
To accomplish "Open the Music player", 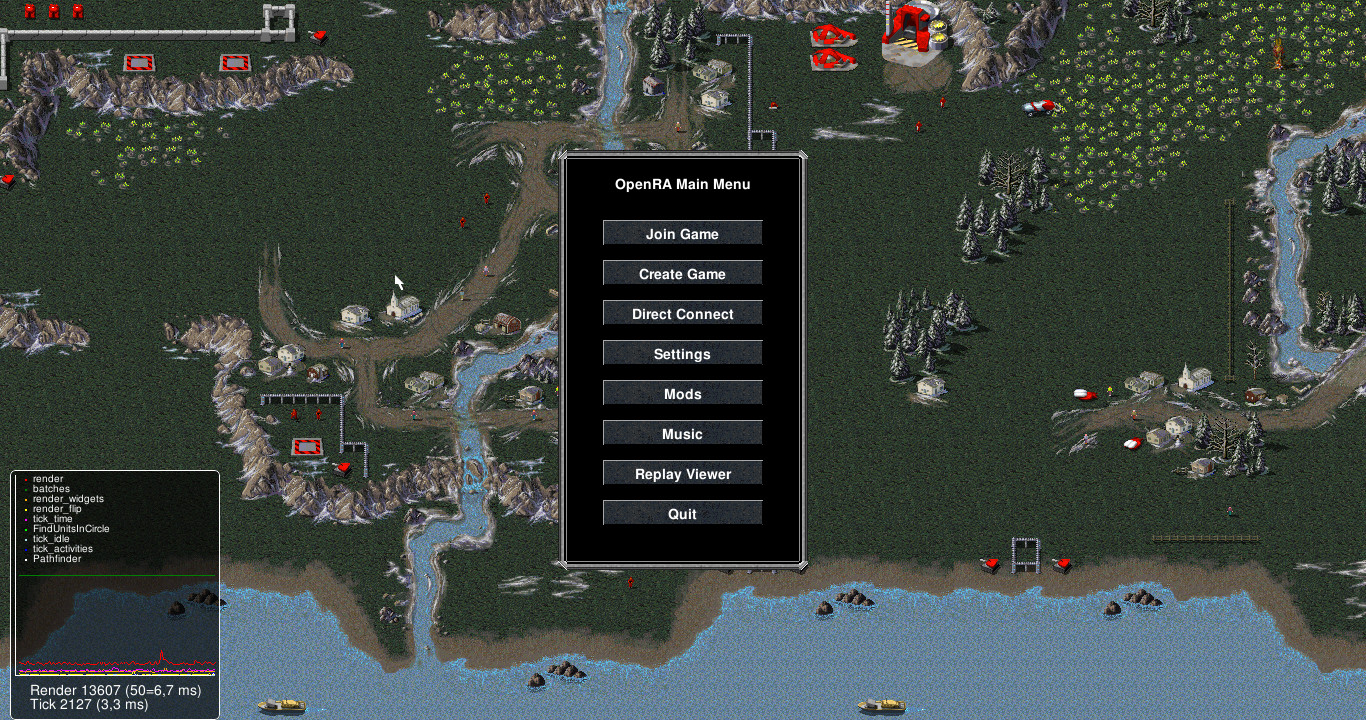I will [x=682, y=433].
